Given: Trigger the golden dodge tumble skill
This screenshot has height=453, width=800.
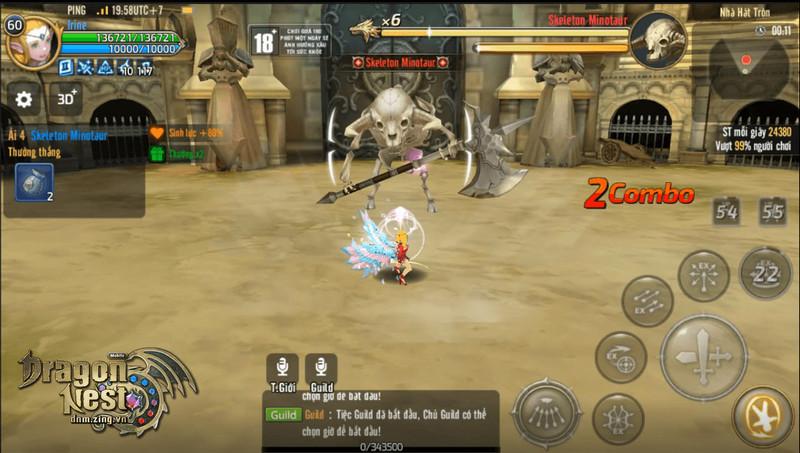Looking at the screenshot, I should pos(762,416).
